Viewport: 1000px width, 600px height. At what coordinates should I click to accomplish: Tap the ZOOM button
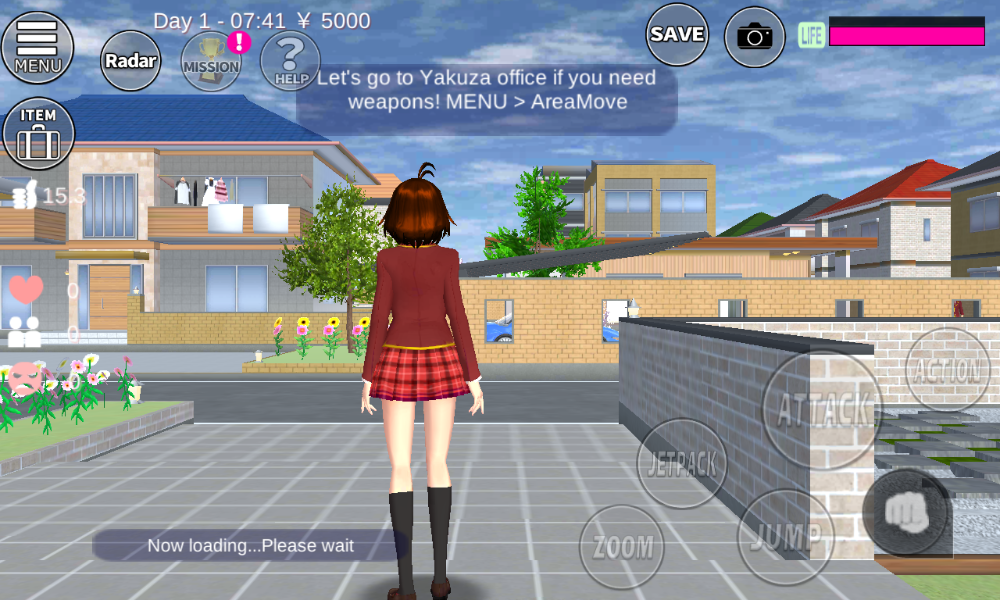point(622,547)
